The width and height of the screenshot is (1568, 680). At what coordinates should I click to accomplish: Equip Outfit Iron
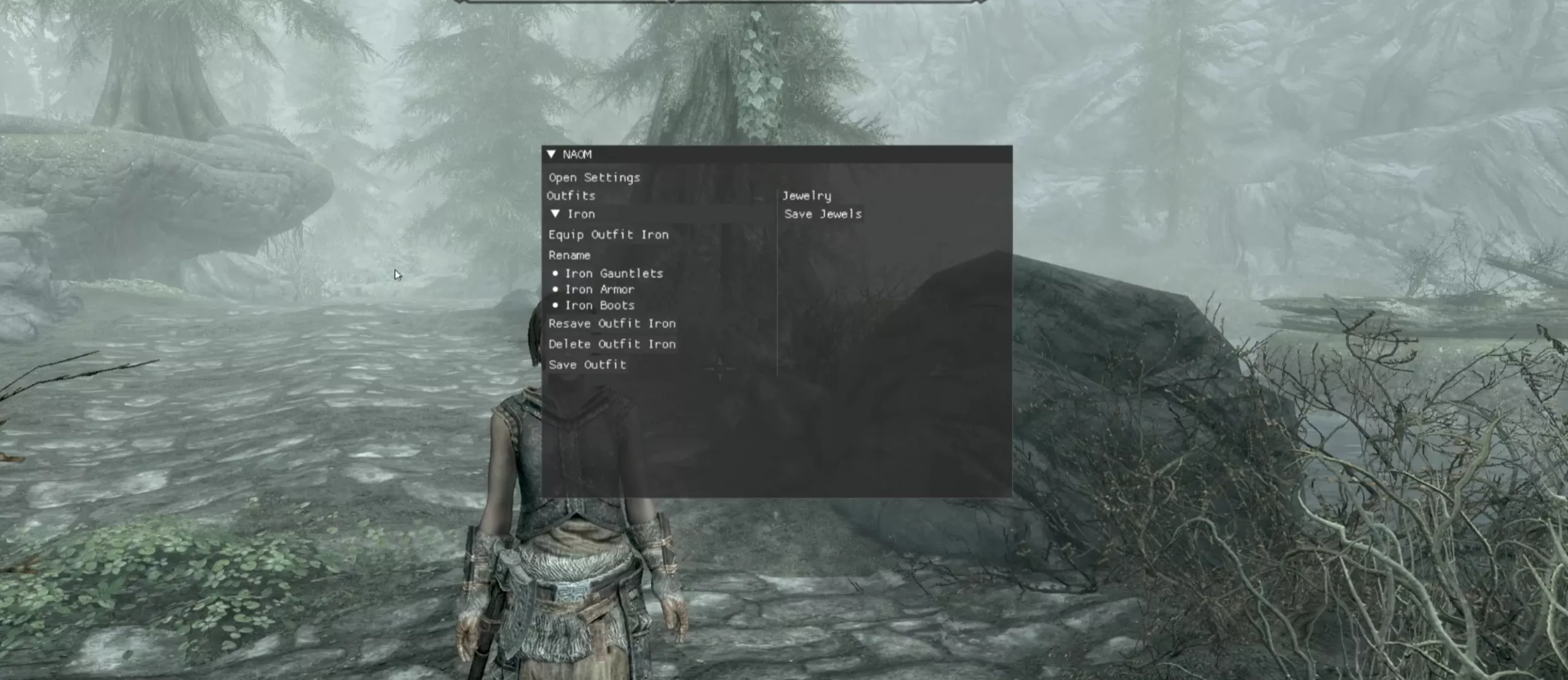click(609, 234)
